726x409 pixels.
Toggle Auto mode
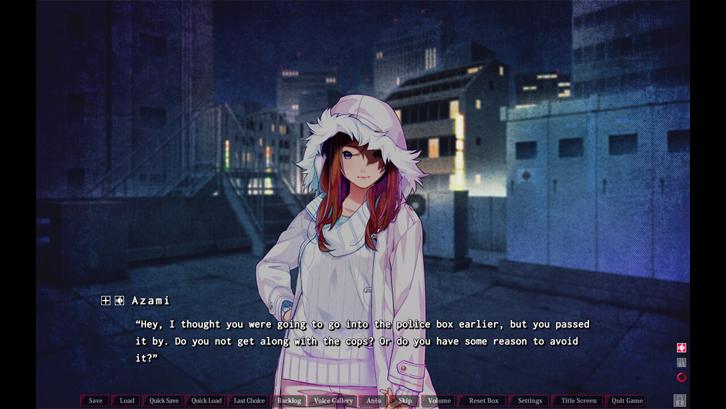pos(373,401)
